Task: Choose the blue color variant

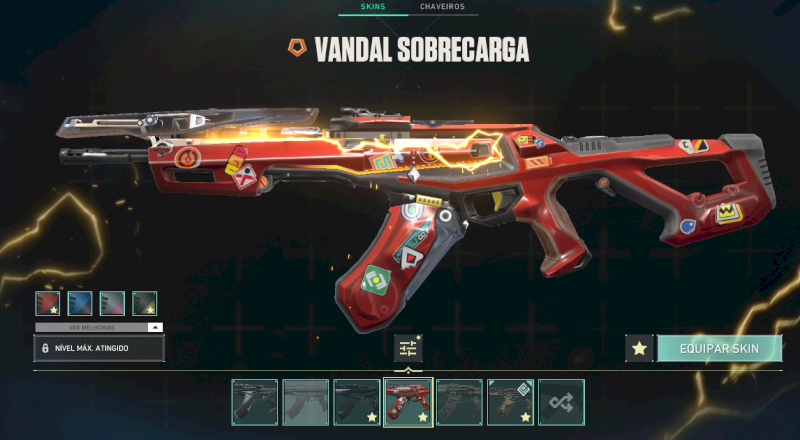Action: pyautogui.click(x=80, y=303)
